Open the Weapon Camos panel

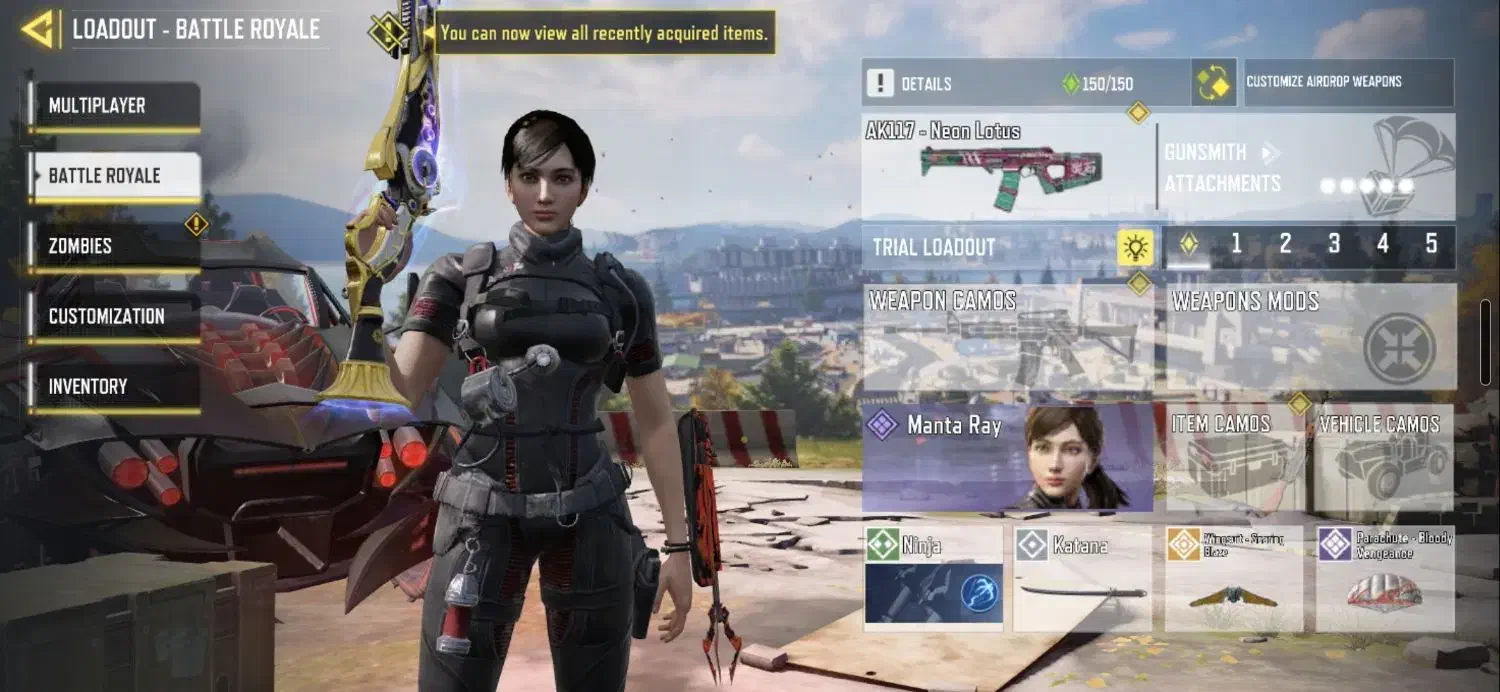click(x=1008, y=338)
